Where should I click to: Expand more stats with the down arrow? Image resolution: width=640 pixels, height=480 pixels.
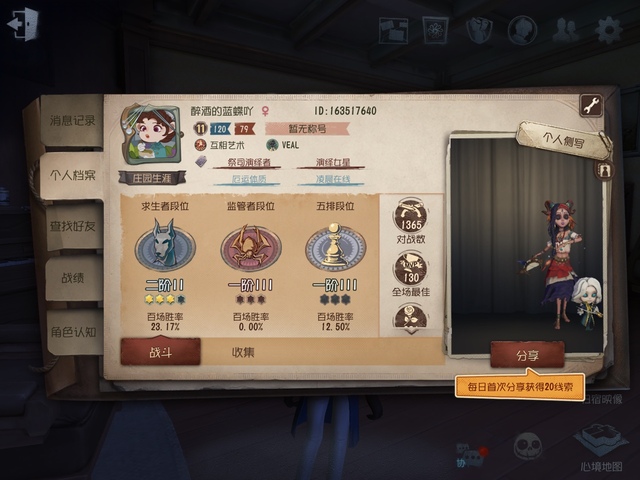coord(411,318)
